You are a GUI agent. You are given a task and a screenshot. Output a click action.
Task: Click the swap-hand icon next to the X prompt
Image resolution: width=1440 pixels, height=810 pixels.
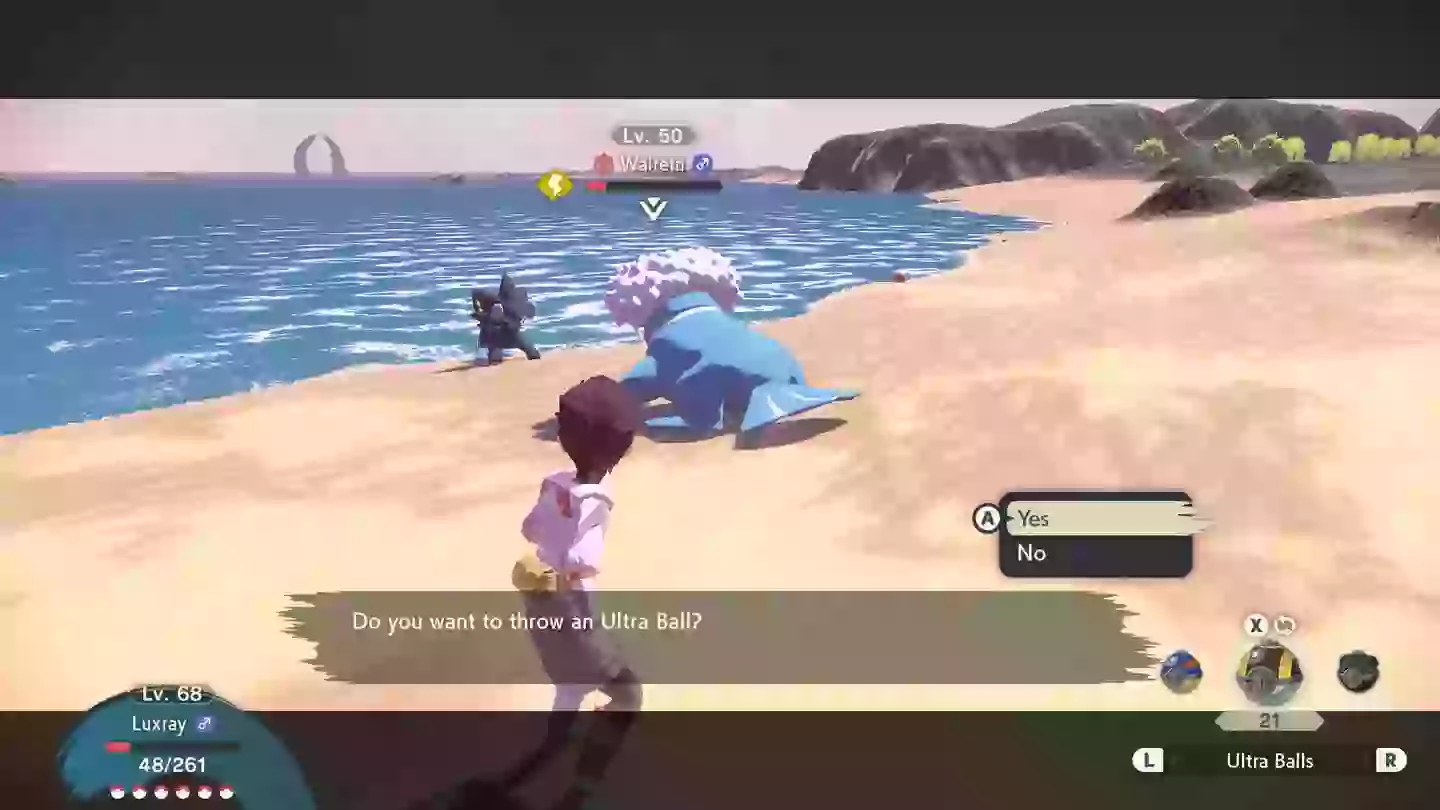point(1285,625)
